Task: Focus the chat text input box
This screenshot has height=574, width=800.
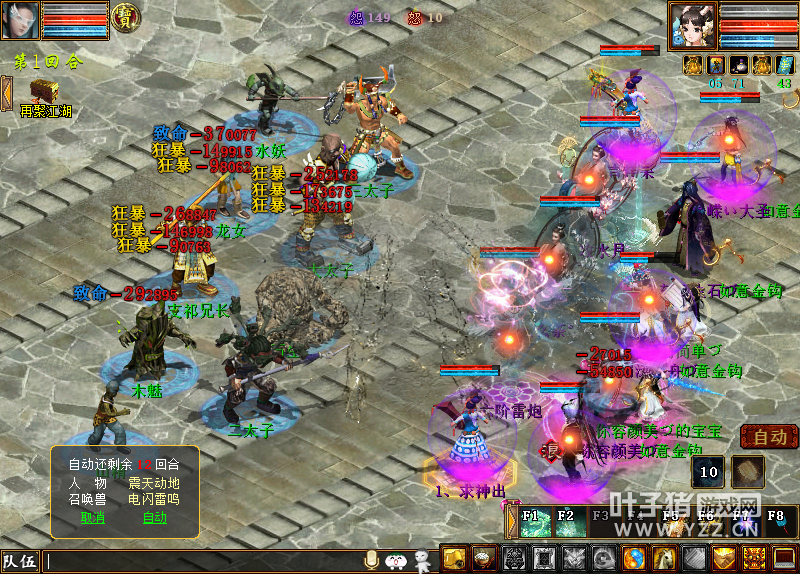Action: (x=200, y=561)
